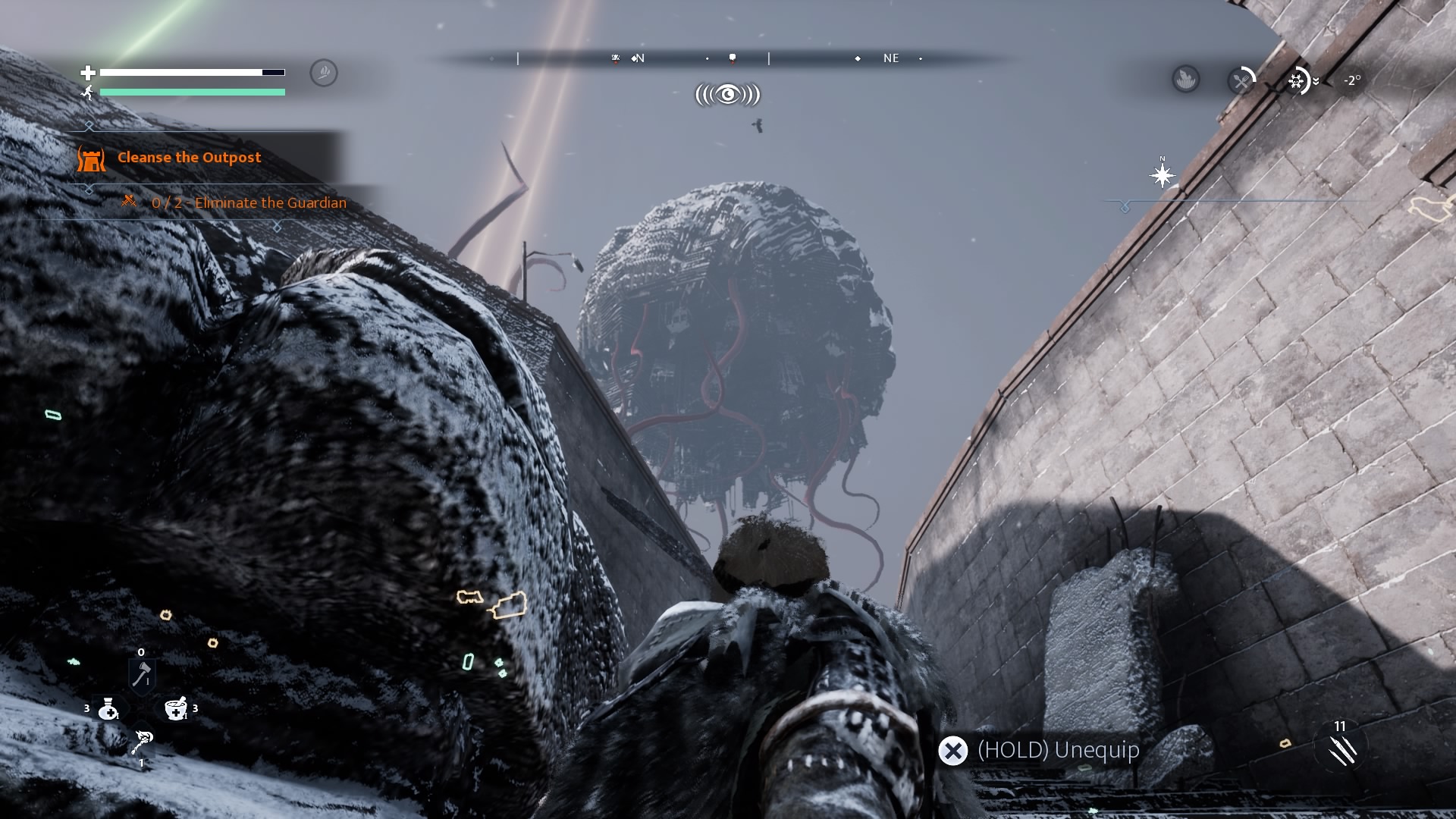Select the arrows ammo slot
The height and width of the screenshot is (819, 1456).
tap(1342, 750)
